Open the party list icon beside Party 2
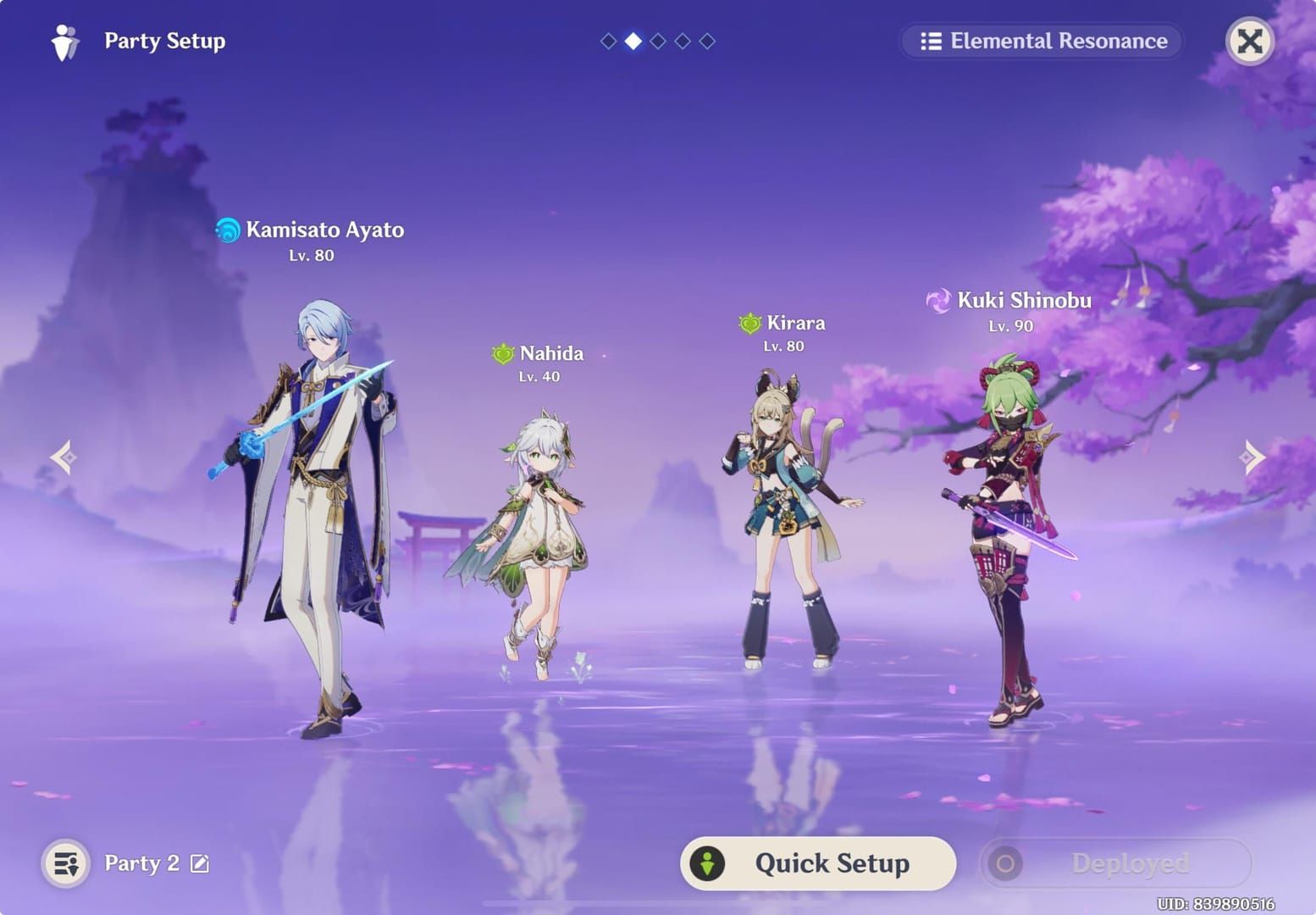The image size is (1316, 915). point(66,863)
